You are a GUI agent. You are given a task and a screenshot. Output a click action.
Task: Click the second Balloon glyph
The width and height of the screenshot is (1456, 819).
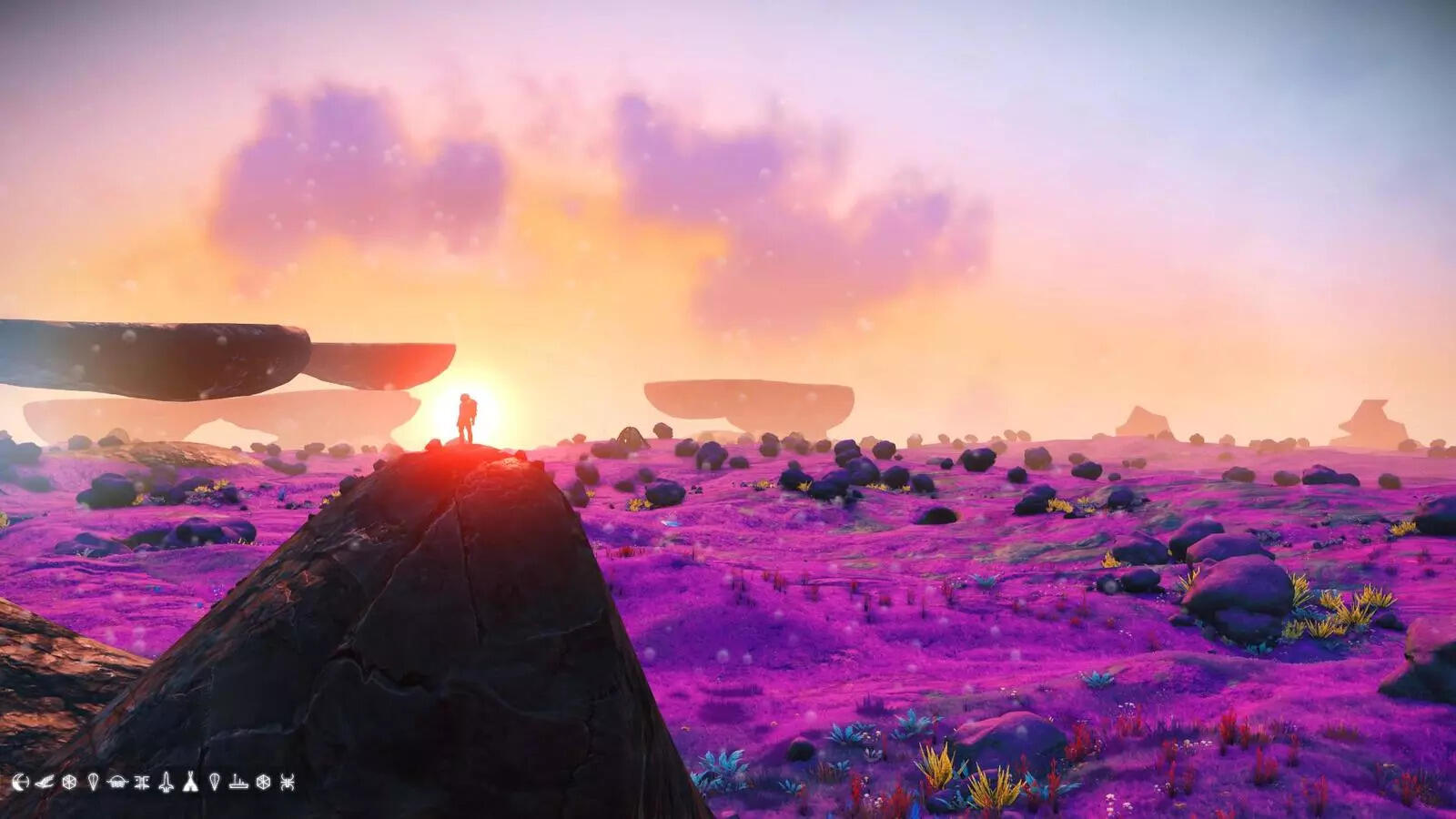coord(215,783)
